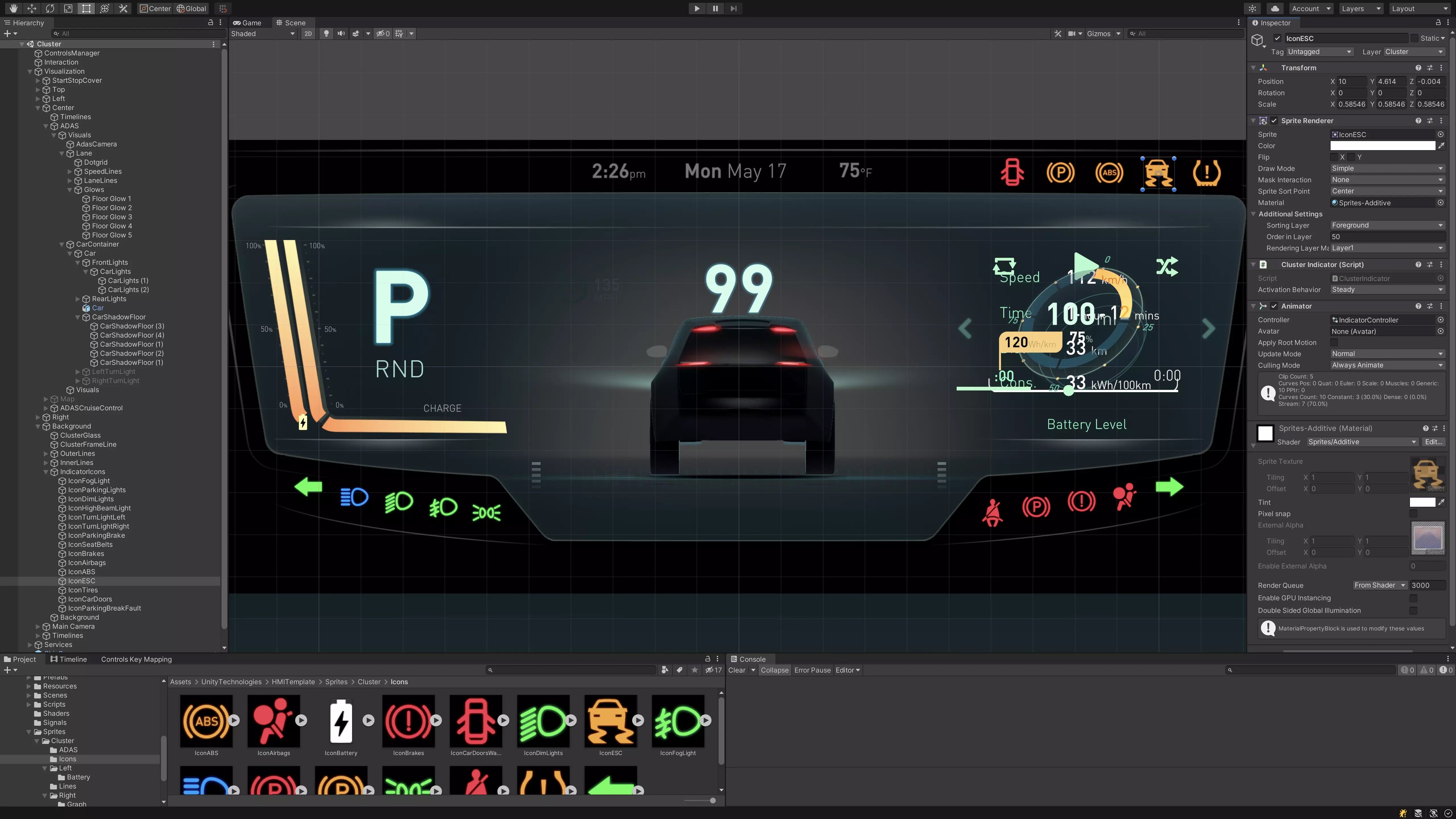Collapse the IndicatorIcons item in the Hierarchy
Screen dimensions: 1456x819
(46, 471)
